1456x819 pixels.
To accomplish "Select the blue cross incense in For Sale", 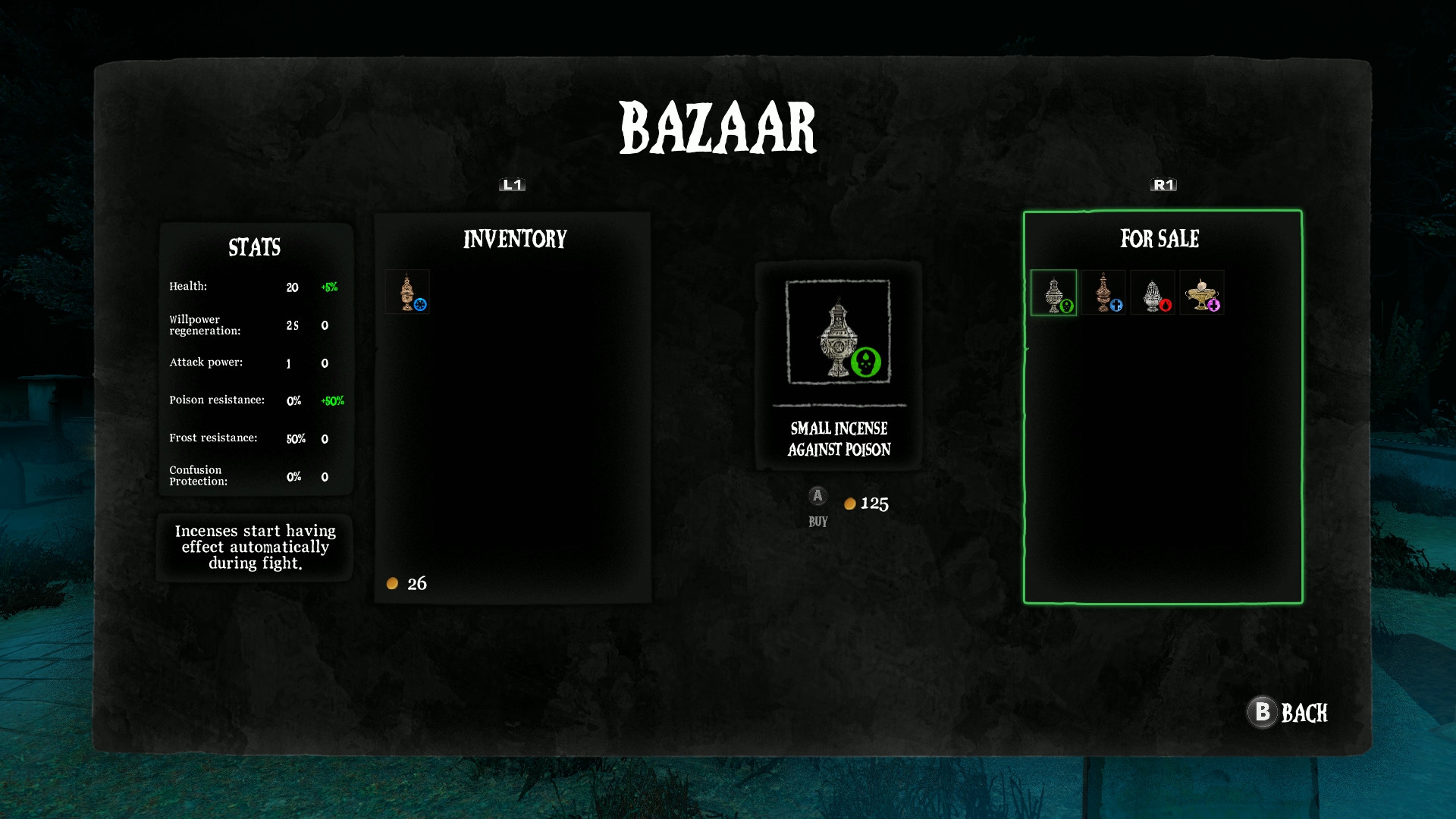I will coord(1103,293).
